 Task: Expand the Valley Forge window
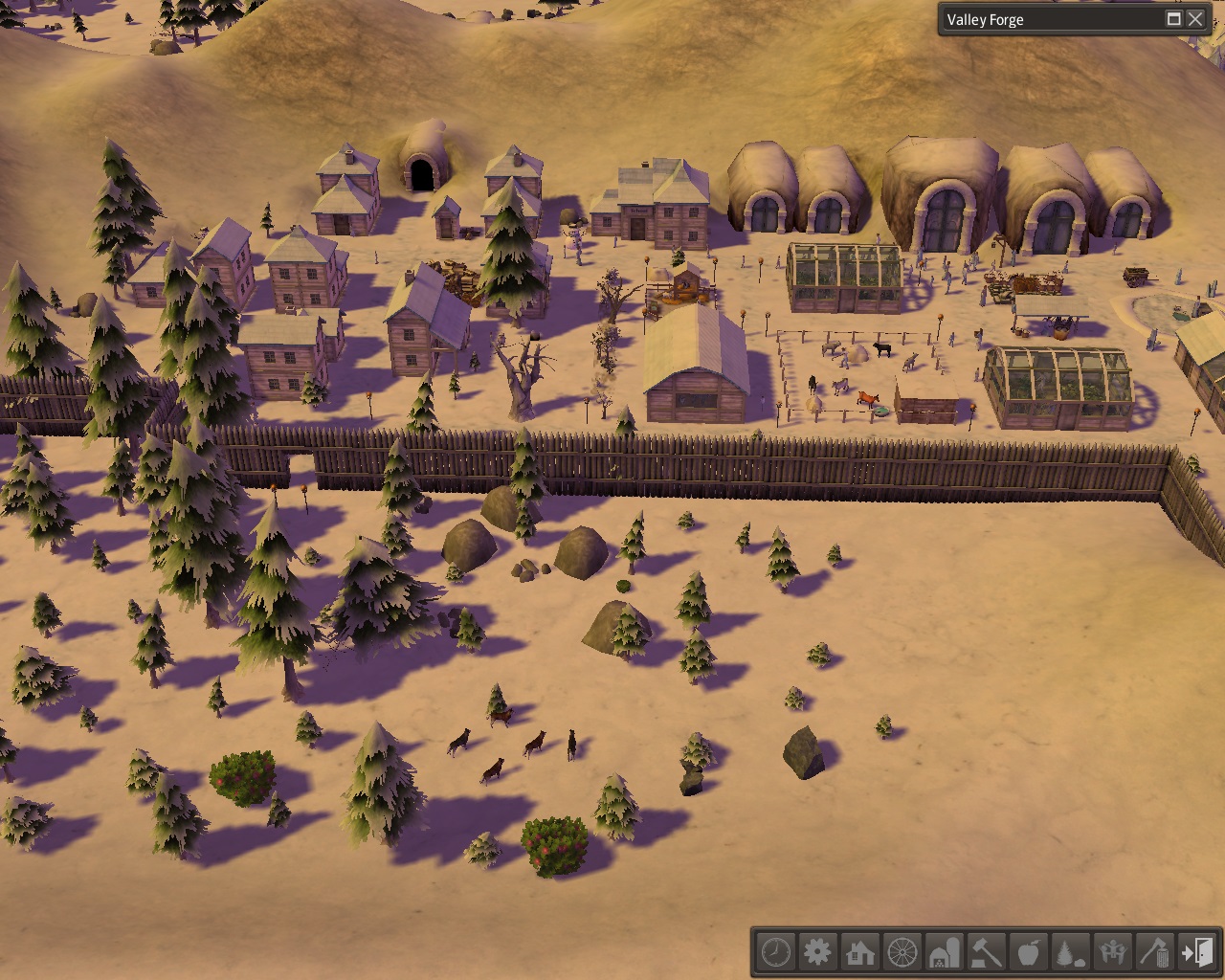pyautogui.click(x=1173, y=19)
